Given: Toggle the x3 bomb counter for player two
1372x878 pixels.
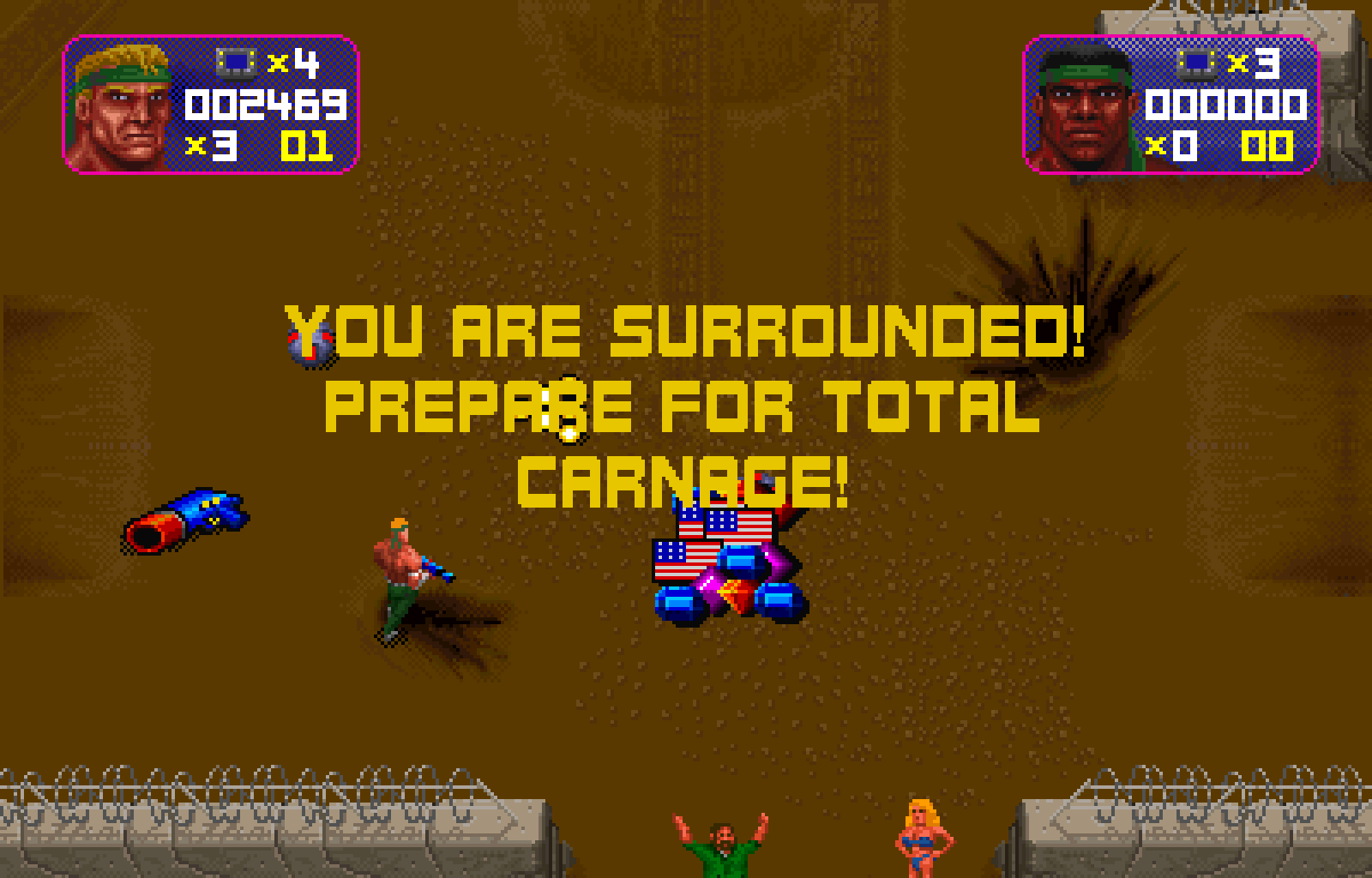Looking at the screenshot, I should (x=1252, y=62).
